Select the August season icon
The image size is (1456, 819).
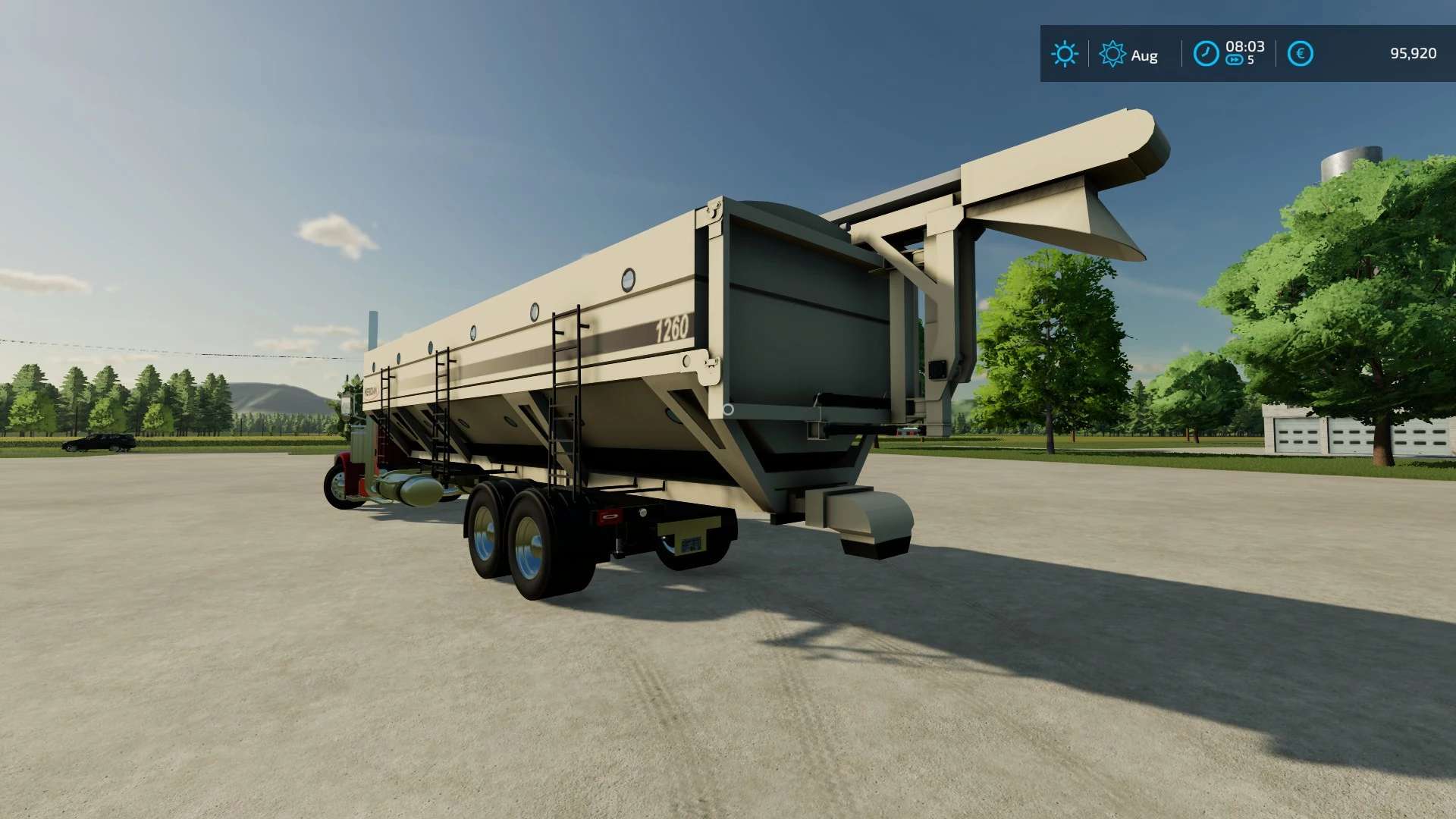(1112, 54)
